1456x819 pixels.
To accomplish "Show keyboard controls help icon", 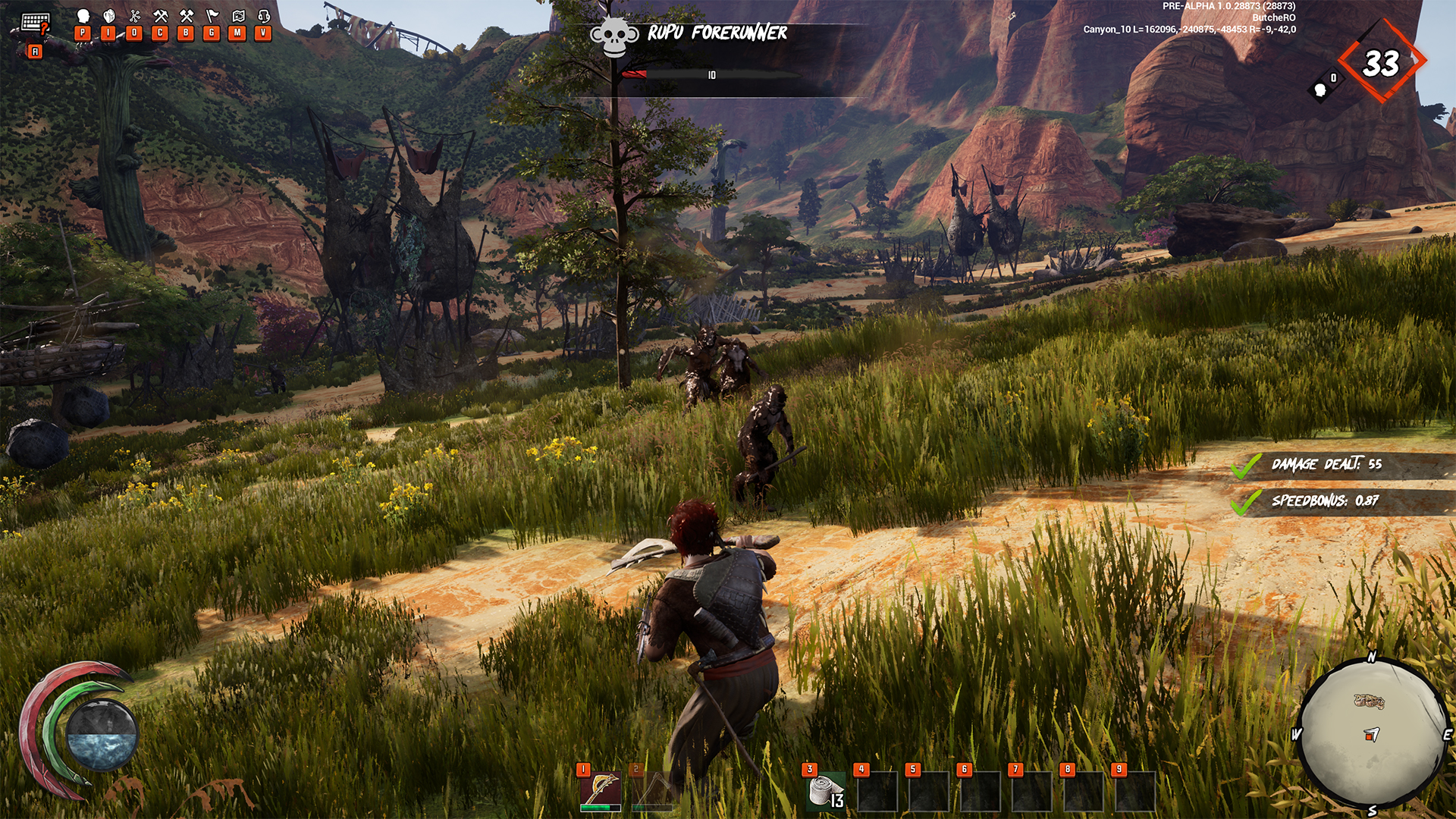I will pos(35,23).
